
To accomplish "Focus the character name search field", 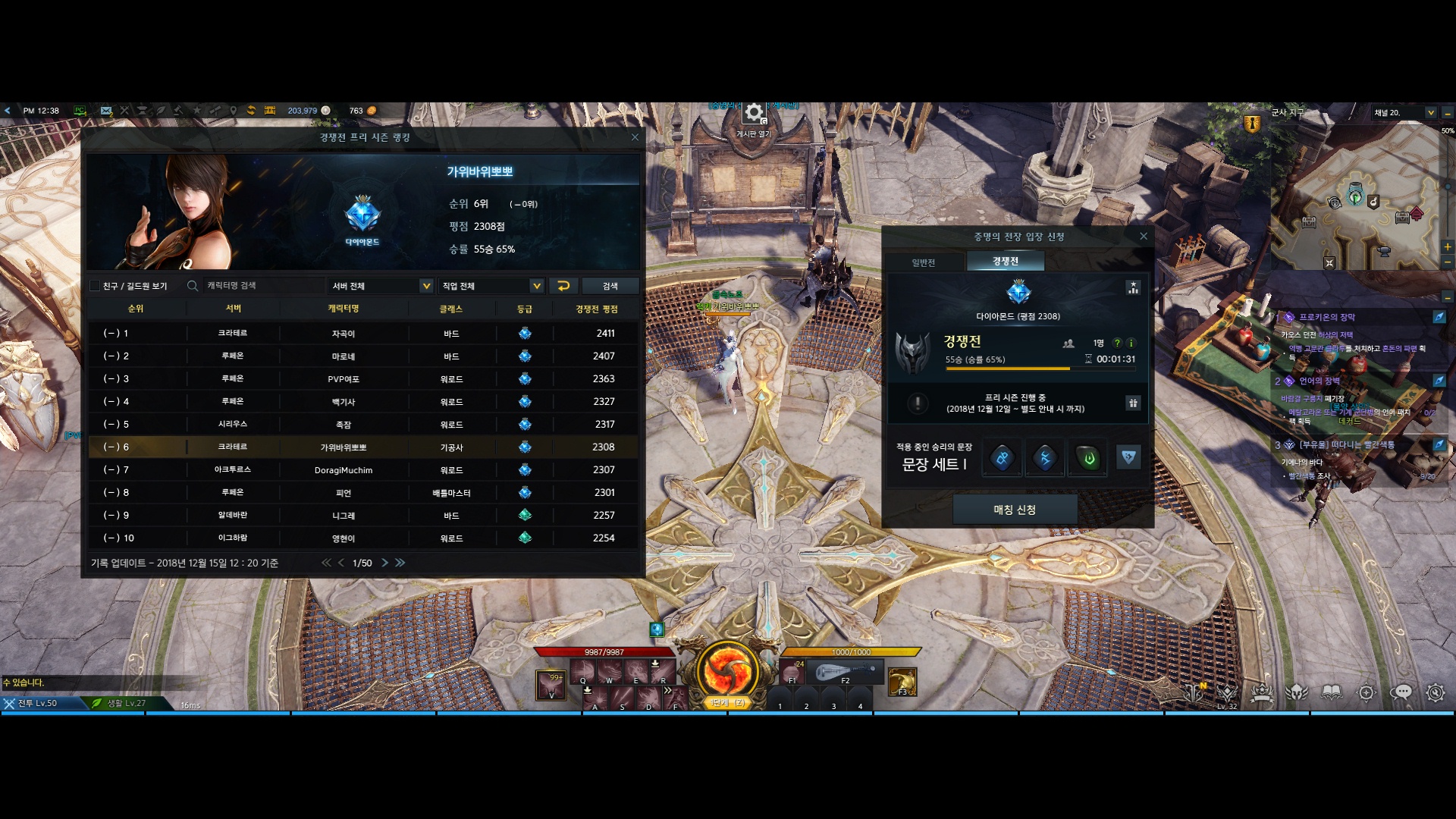I will point(258,286).
